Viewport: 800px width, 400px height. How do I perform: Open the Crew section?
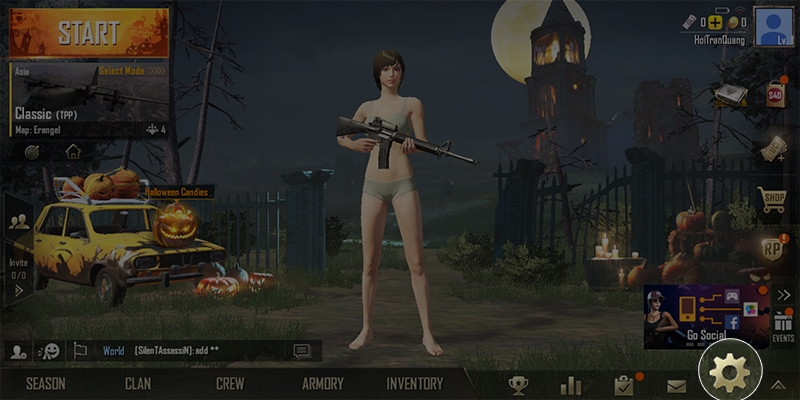click(230, 383)
